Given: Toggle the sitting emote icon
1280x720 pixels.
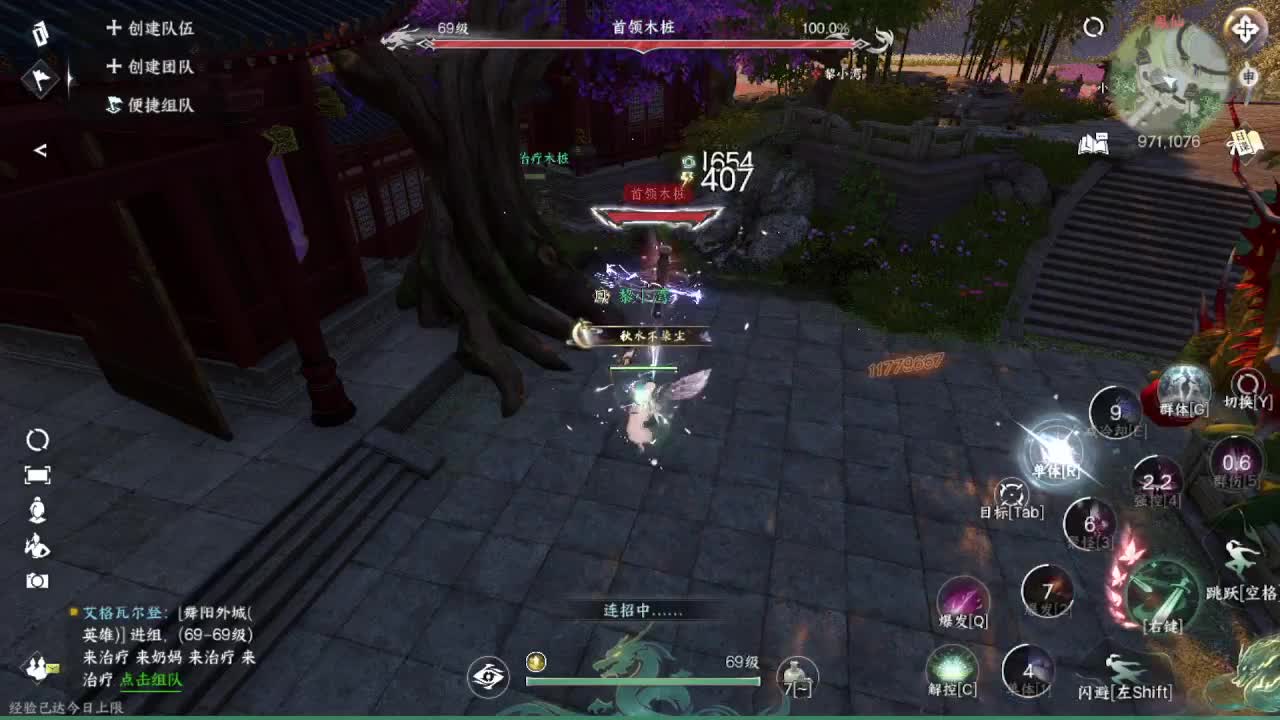Looking at the screenshot, I should point(36,508).
